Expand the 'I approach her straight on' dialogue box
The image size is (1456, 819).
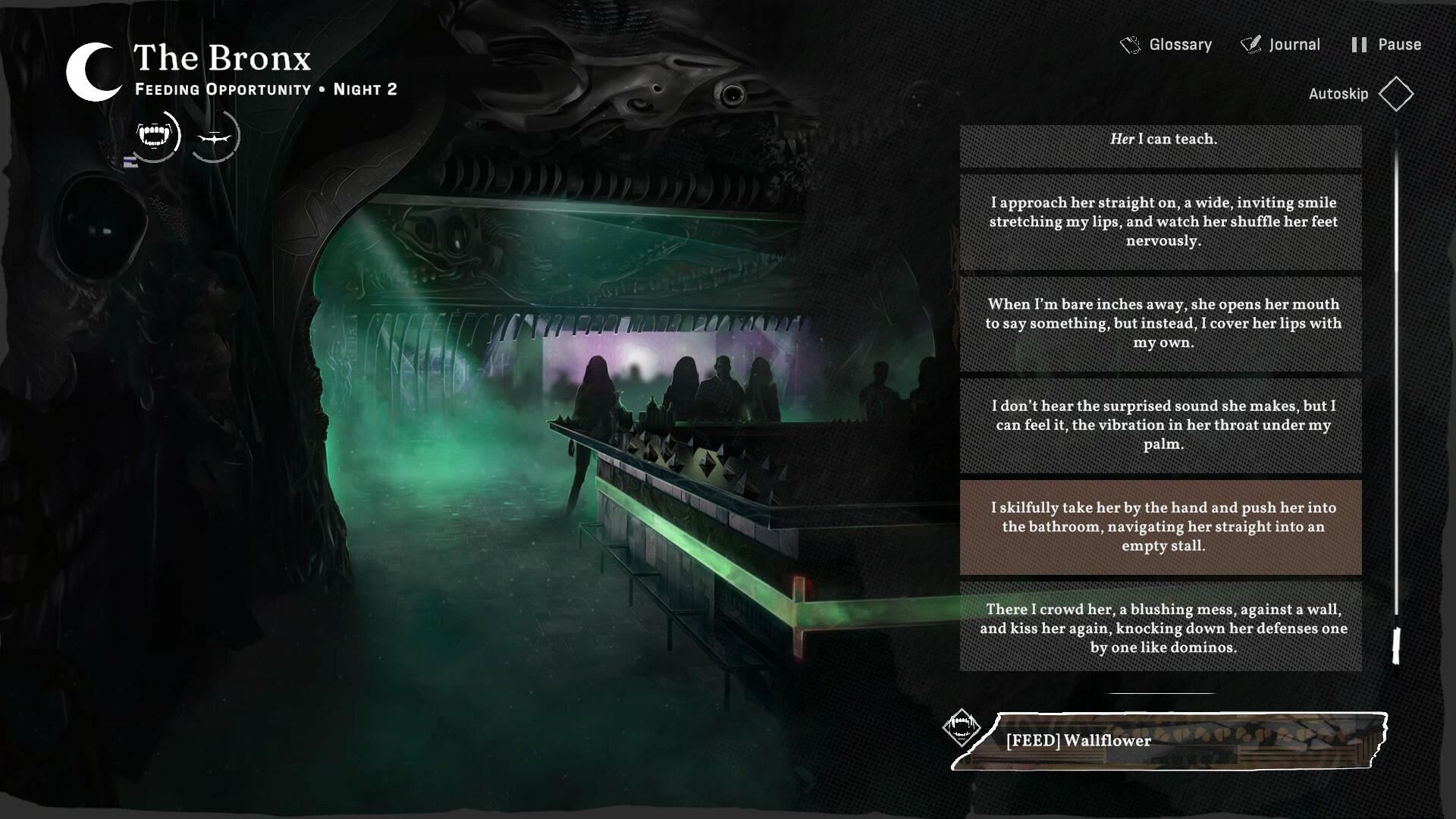[1159, 222]
